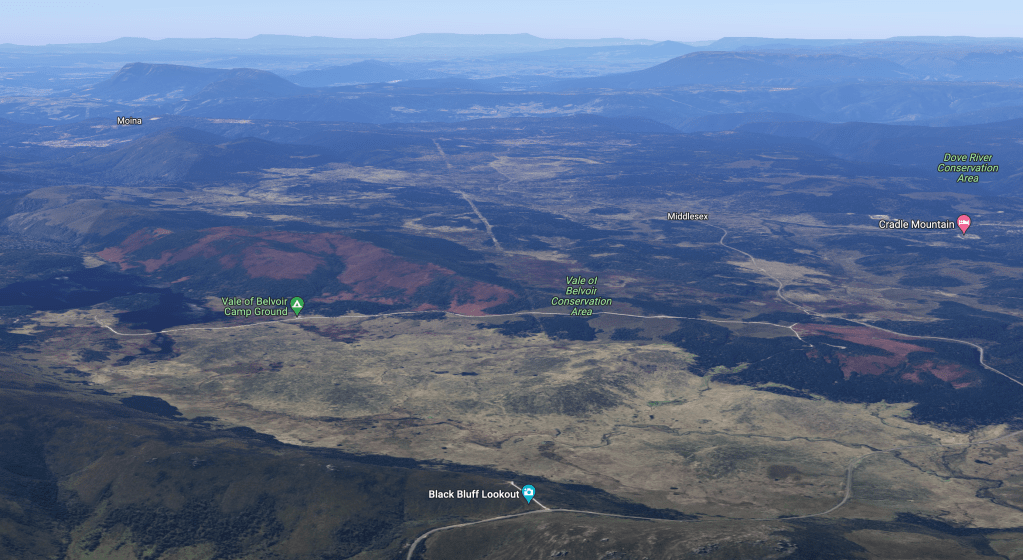The height and width of the screenshot is (560, 1023).
Task: Select the Vale of Belvoir Conservation Area label
Action: (x=581, y=297)
